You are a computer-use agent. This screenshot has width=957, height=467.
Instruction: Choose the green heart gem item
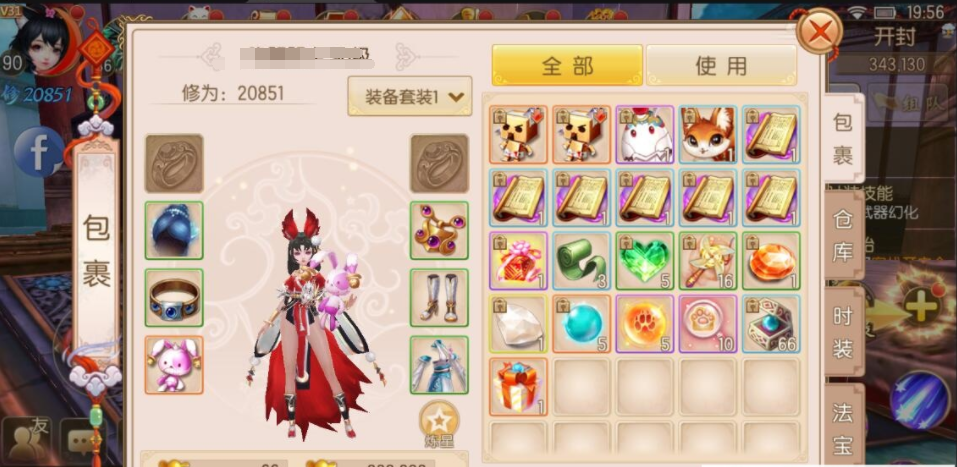coord(645,260)
